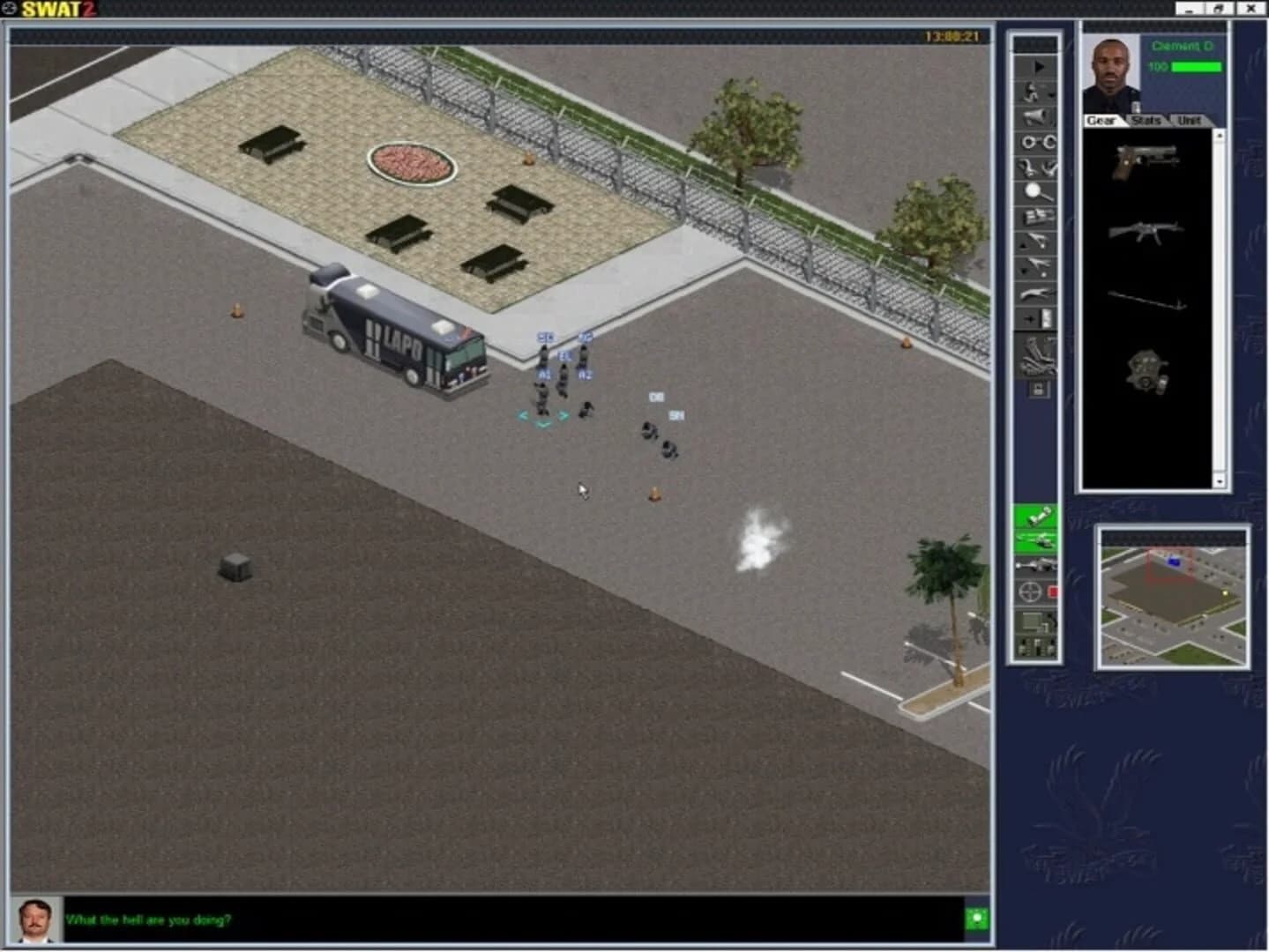
Task: Click the tools breaching command icon
Action: 1036,167
